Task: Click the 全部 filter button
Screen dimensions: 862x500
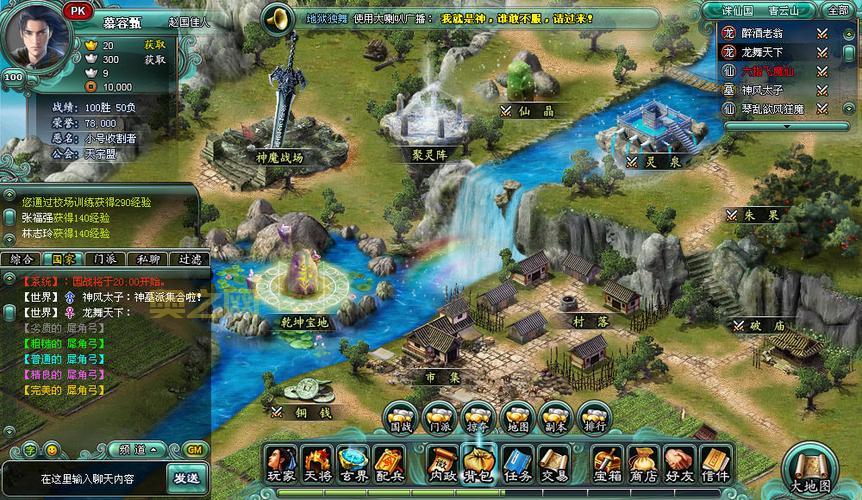Action: pyautogui.click(x=837, y=9)
